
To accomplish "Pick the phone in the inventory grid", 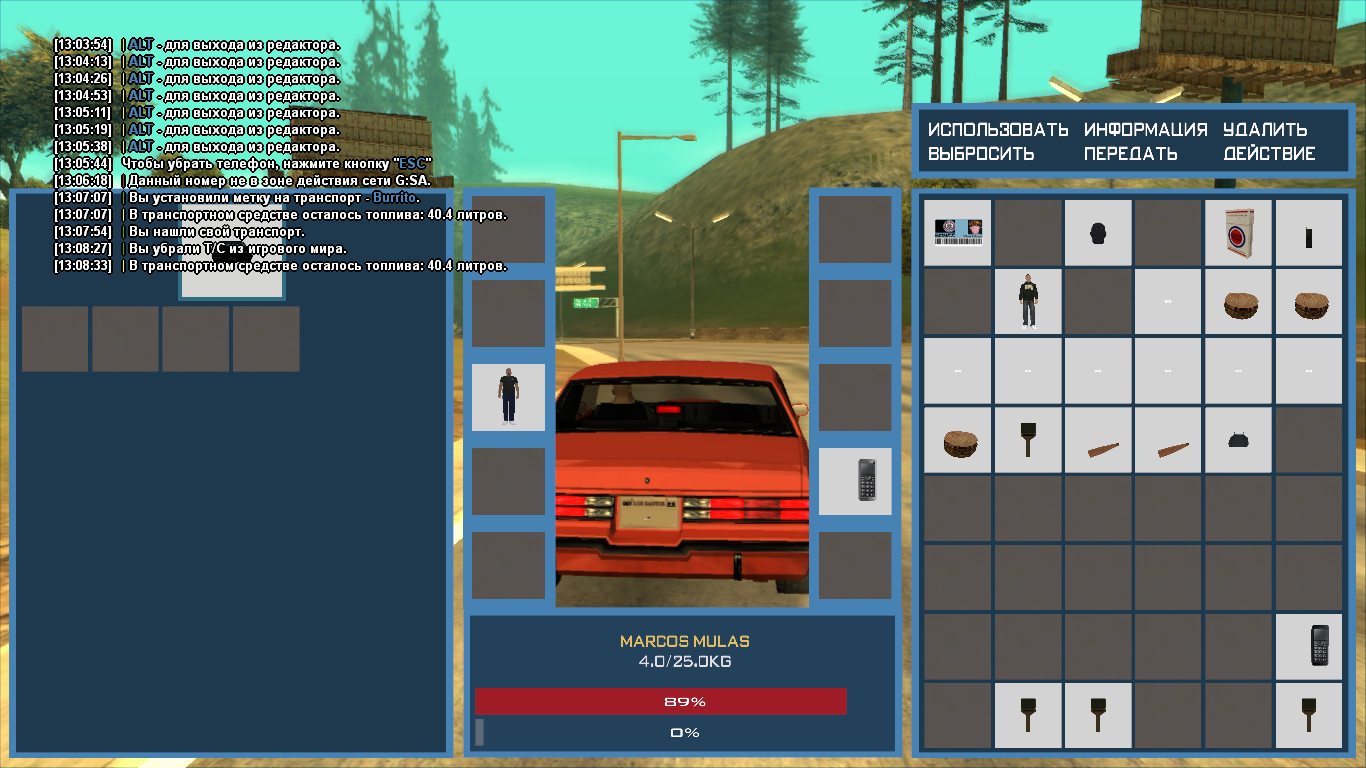I will pos(1309,647).
